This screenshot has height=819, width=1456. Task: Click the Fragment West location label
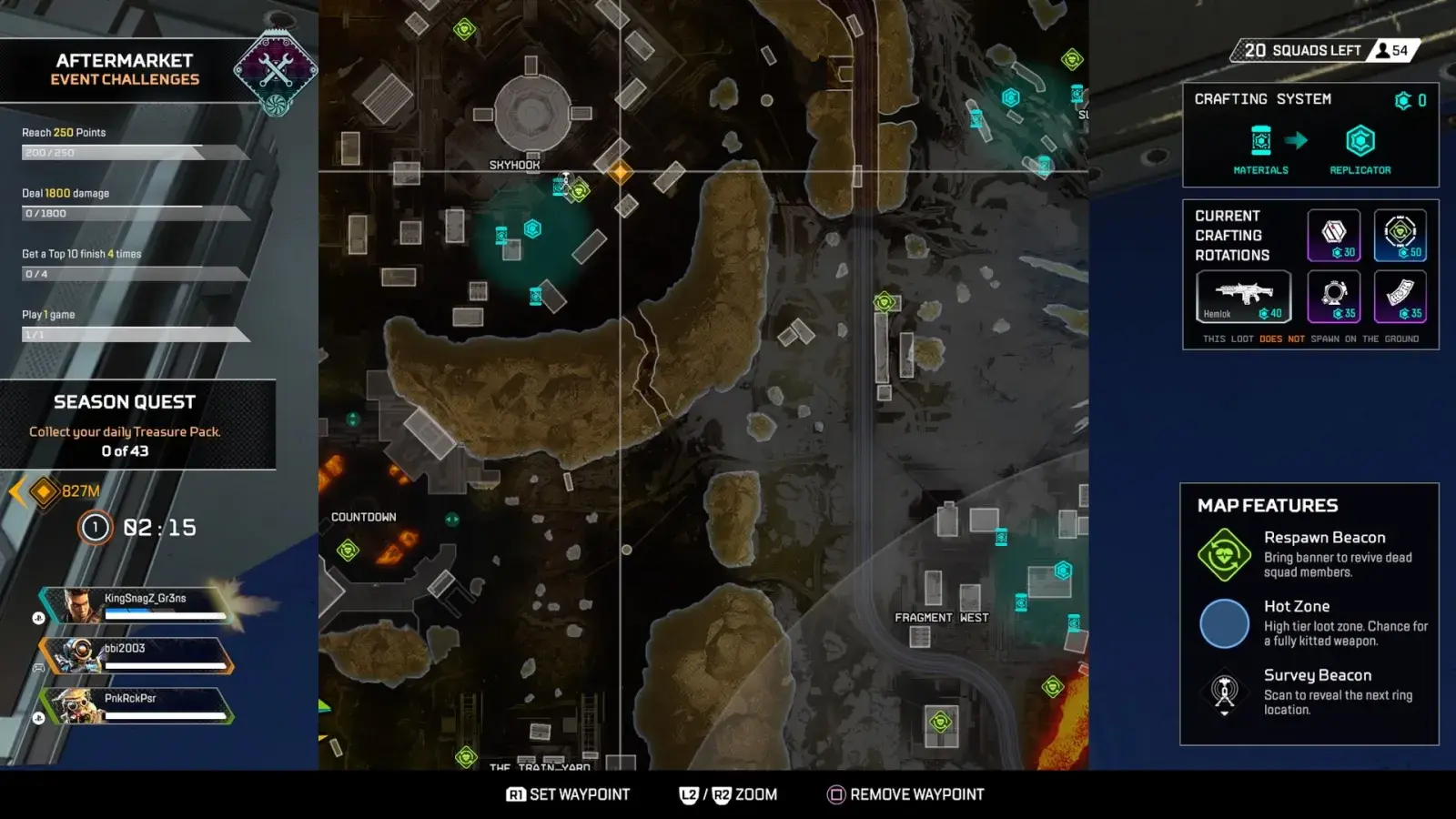(x=941, y=618)
